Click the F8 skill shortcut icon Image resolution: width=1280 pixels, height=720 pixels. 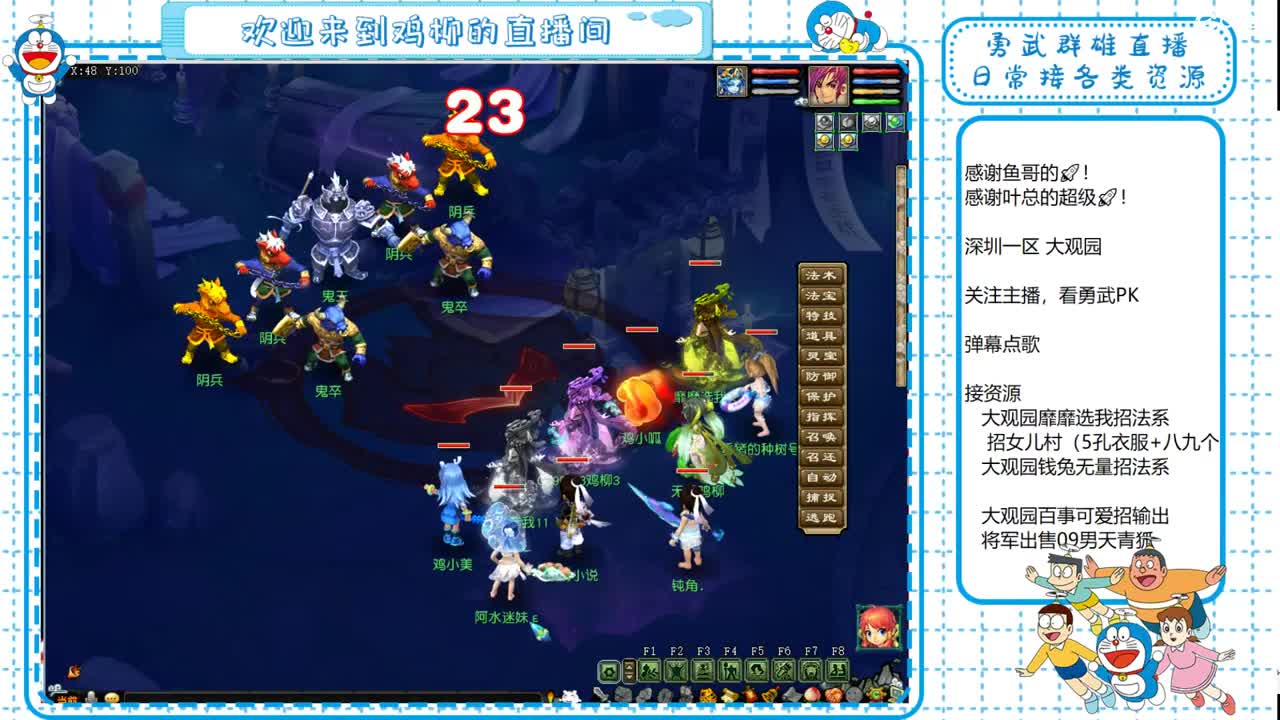click(x=838, y=668)
